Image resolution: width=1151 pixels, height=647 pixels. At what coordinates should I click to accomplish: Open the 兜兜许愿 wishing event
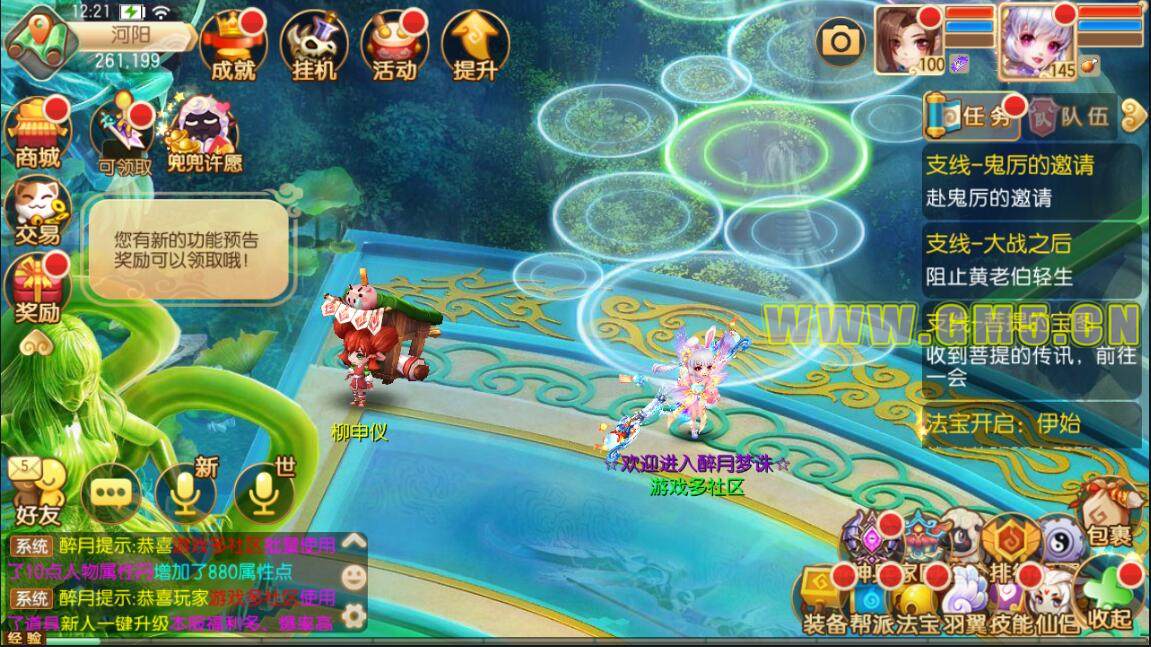pos(203,135)
